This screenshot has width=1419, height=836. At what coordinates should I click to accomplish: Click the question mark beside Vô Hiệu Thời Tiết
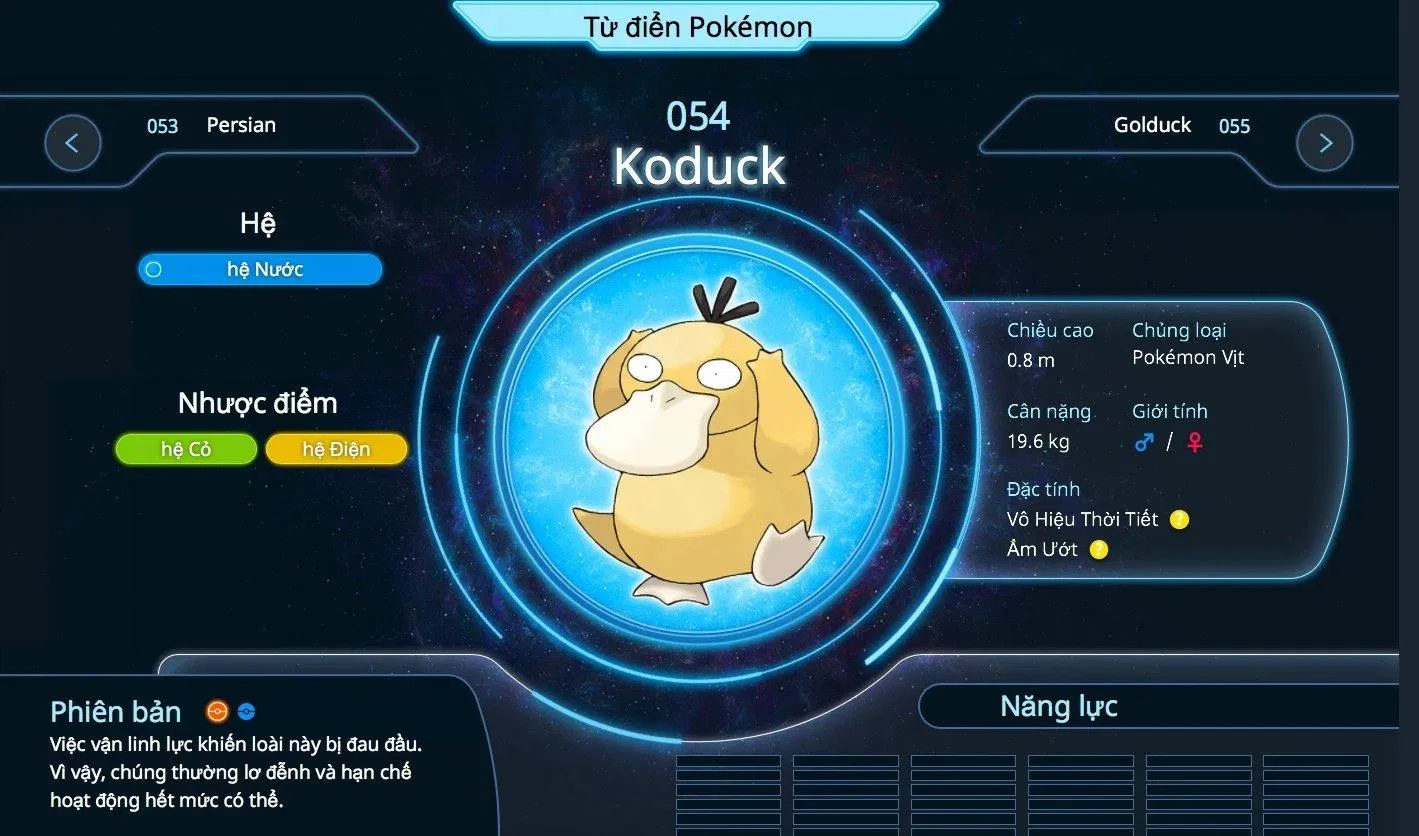click(1177, 519)
